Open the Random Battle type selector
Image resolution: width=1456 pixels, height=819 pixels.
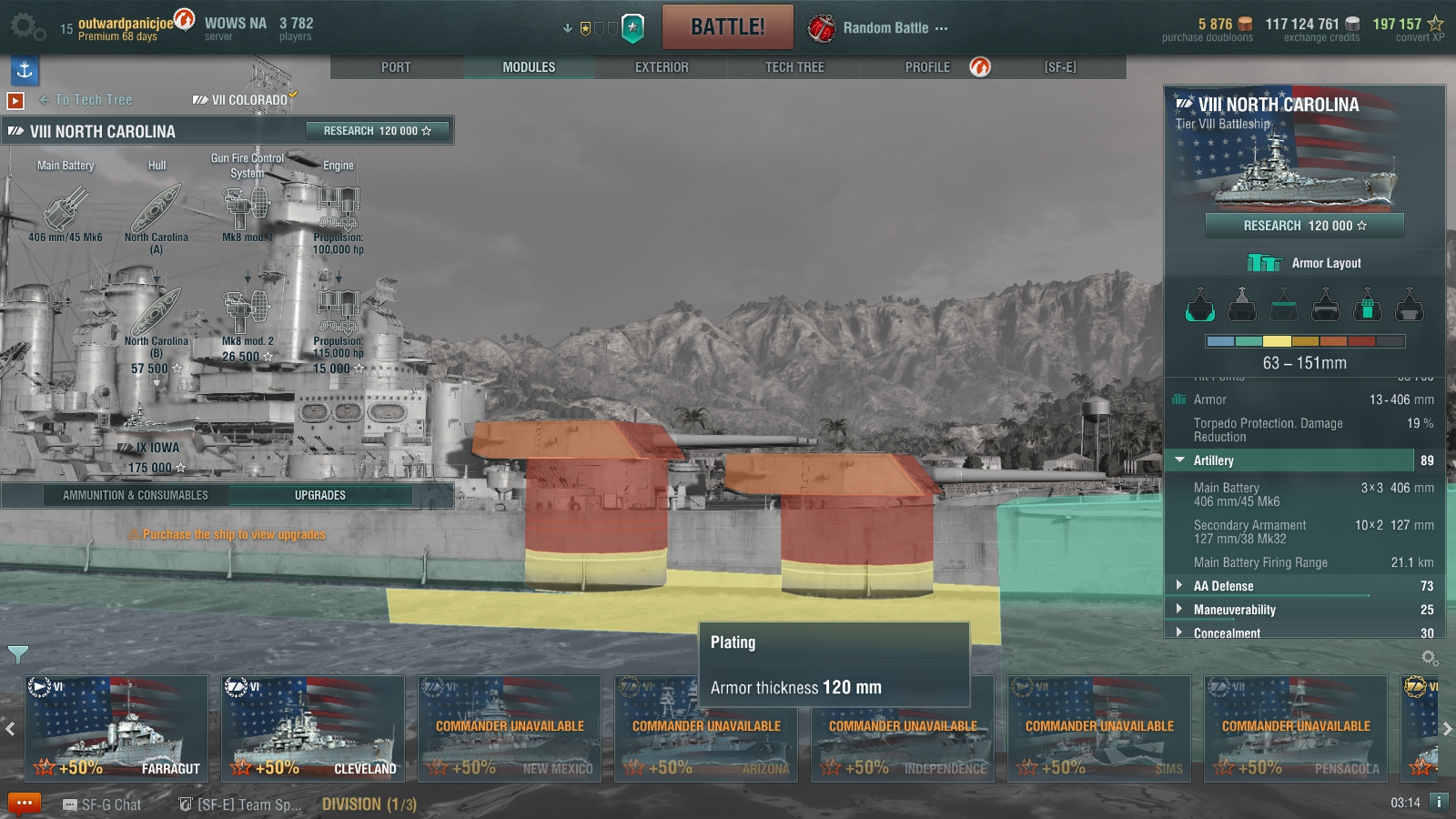pos(878,28)
